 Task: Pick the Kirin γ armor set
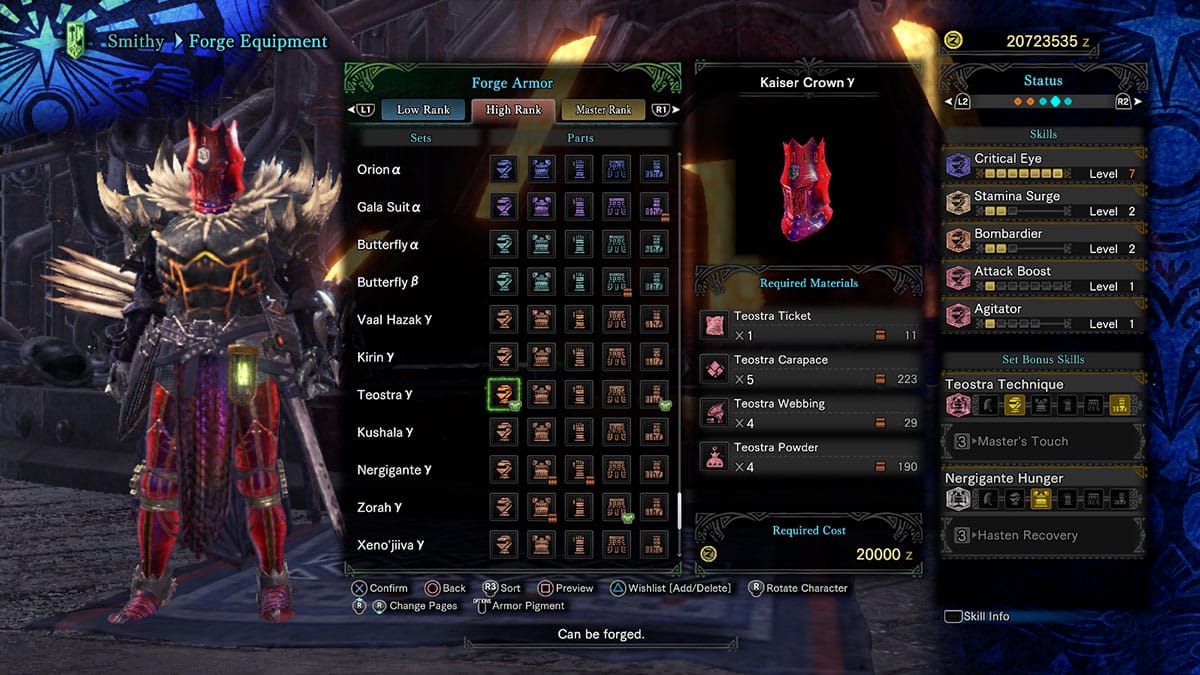376,358
